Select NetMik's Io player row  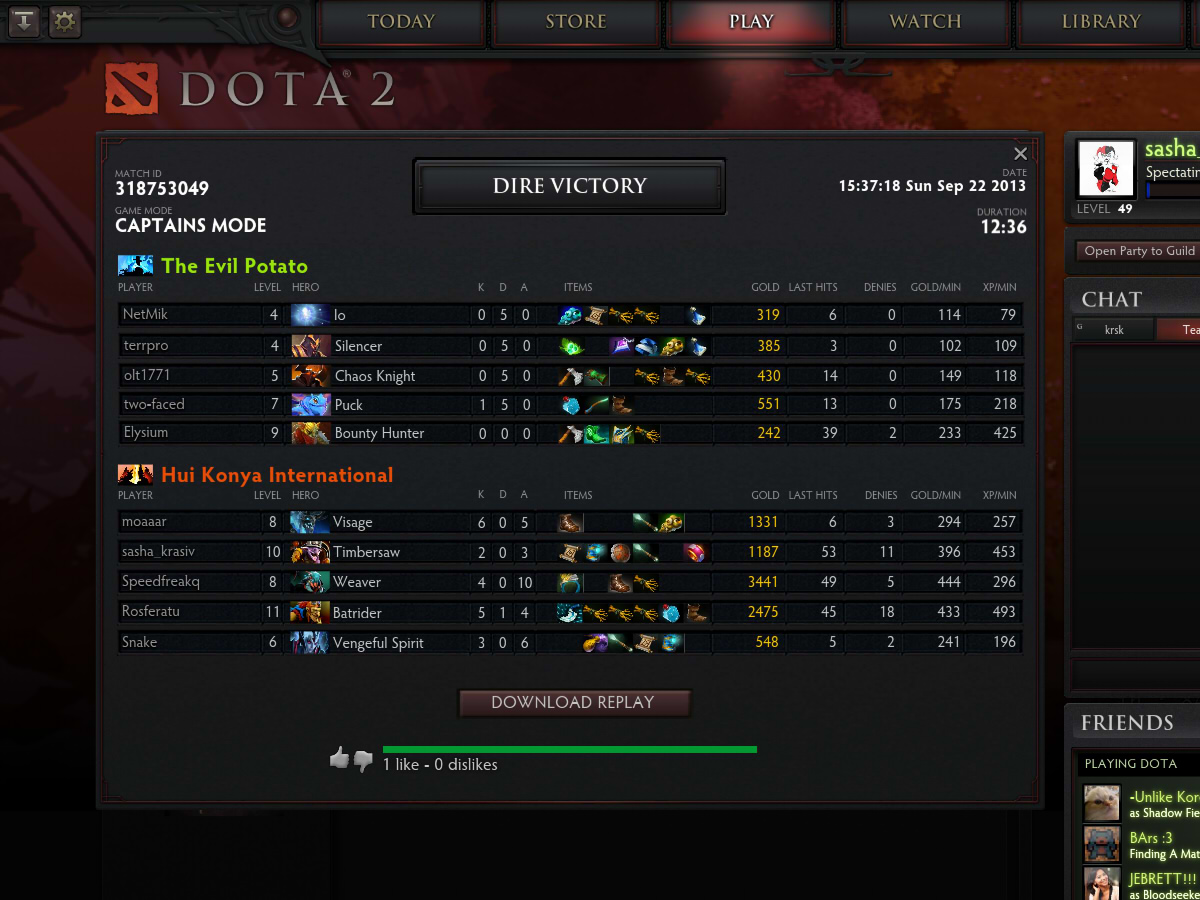click(x=570, y=315)
